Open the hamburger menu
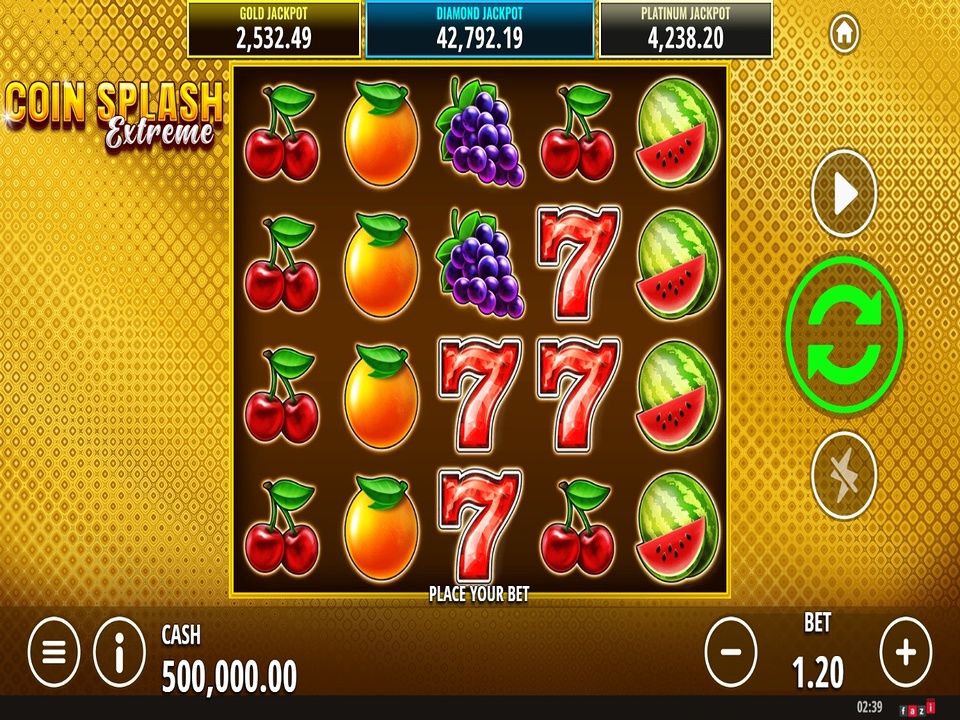Viewport: 960px width, 720px height. [x=54, y=652]
